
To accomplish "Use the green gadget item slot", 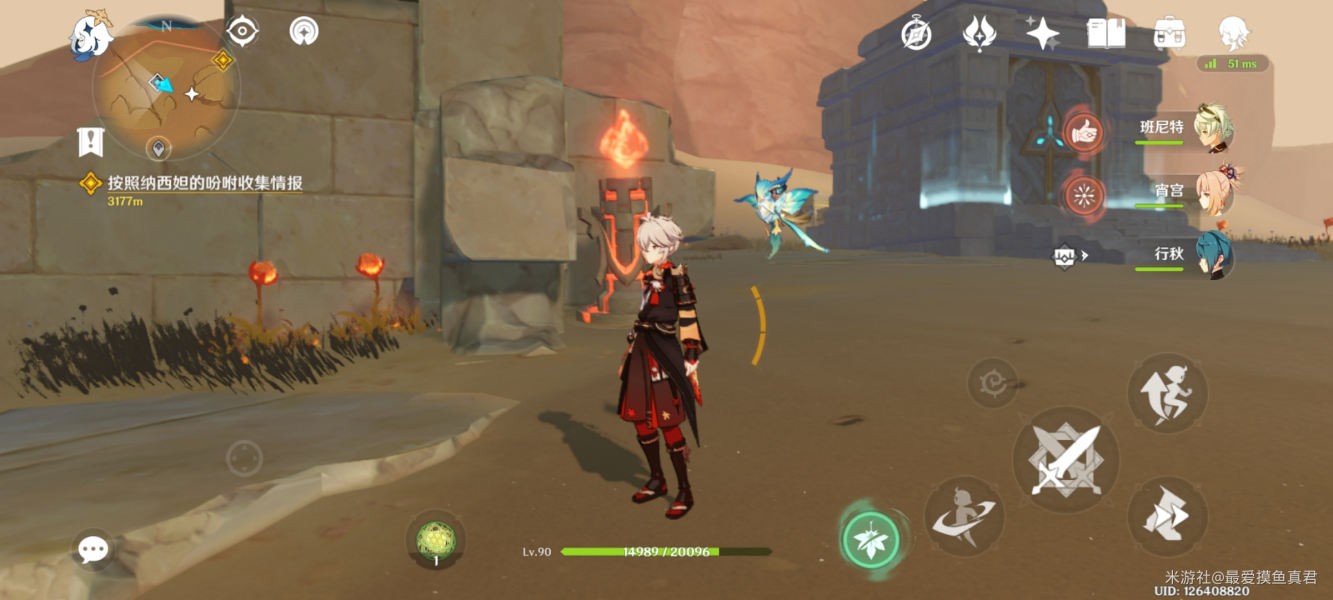I will point(436,540).
